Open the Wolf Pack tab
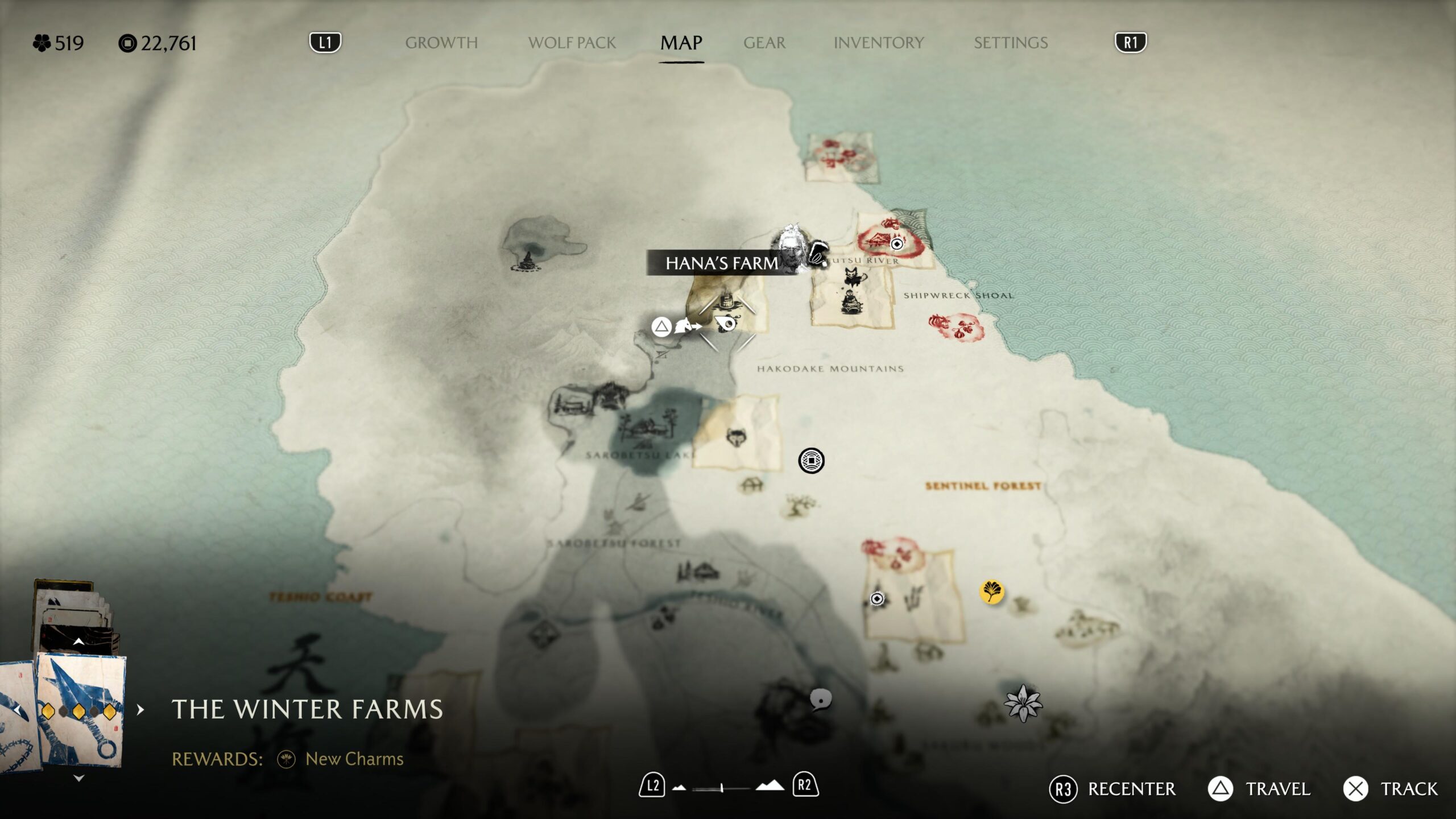This screenshot has width=1456, height=819. click(572, 43)
